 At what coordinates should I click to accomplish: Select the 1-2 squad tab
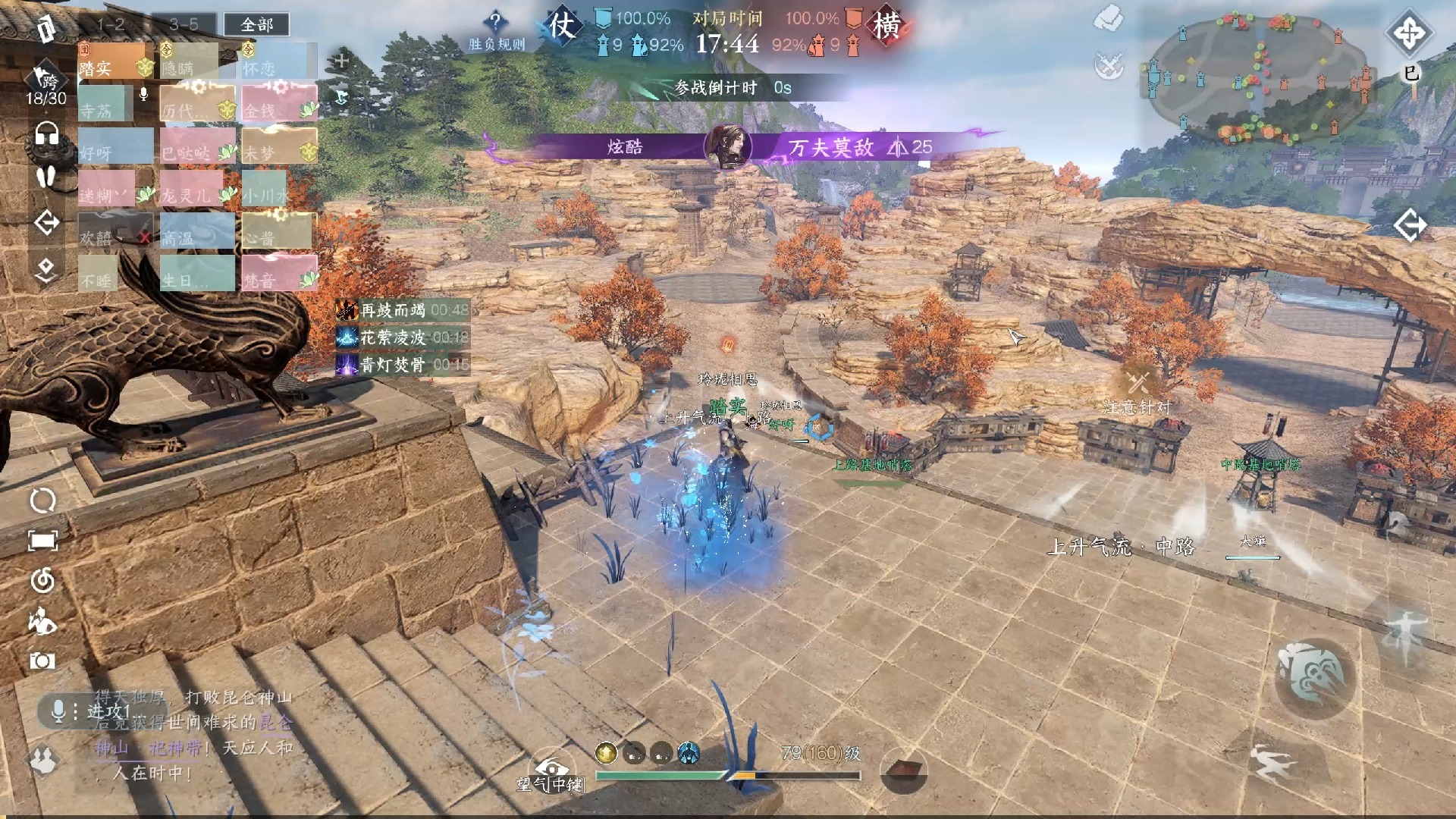tap(111, 25)
